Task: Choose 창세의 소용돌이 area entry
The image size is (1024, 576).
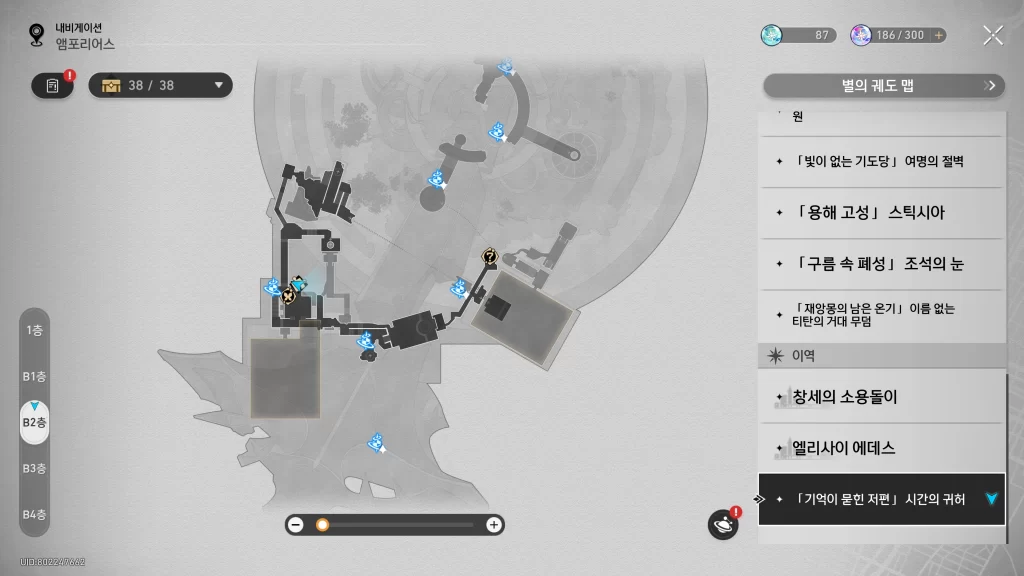Action: coord(880,397)
